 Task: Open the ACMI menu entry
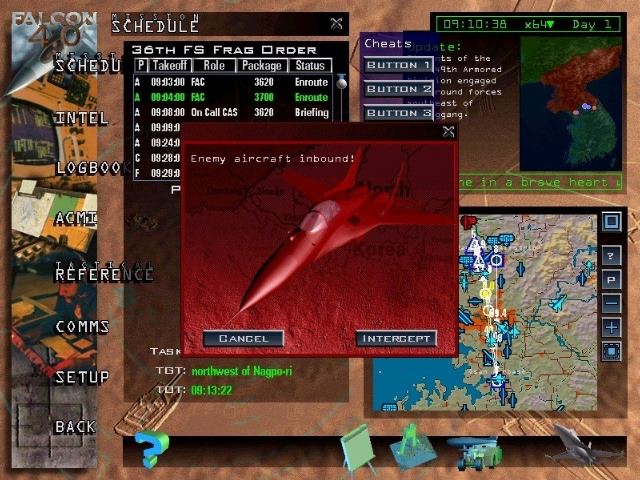click(x=76, y=219)
